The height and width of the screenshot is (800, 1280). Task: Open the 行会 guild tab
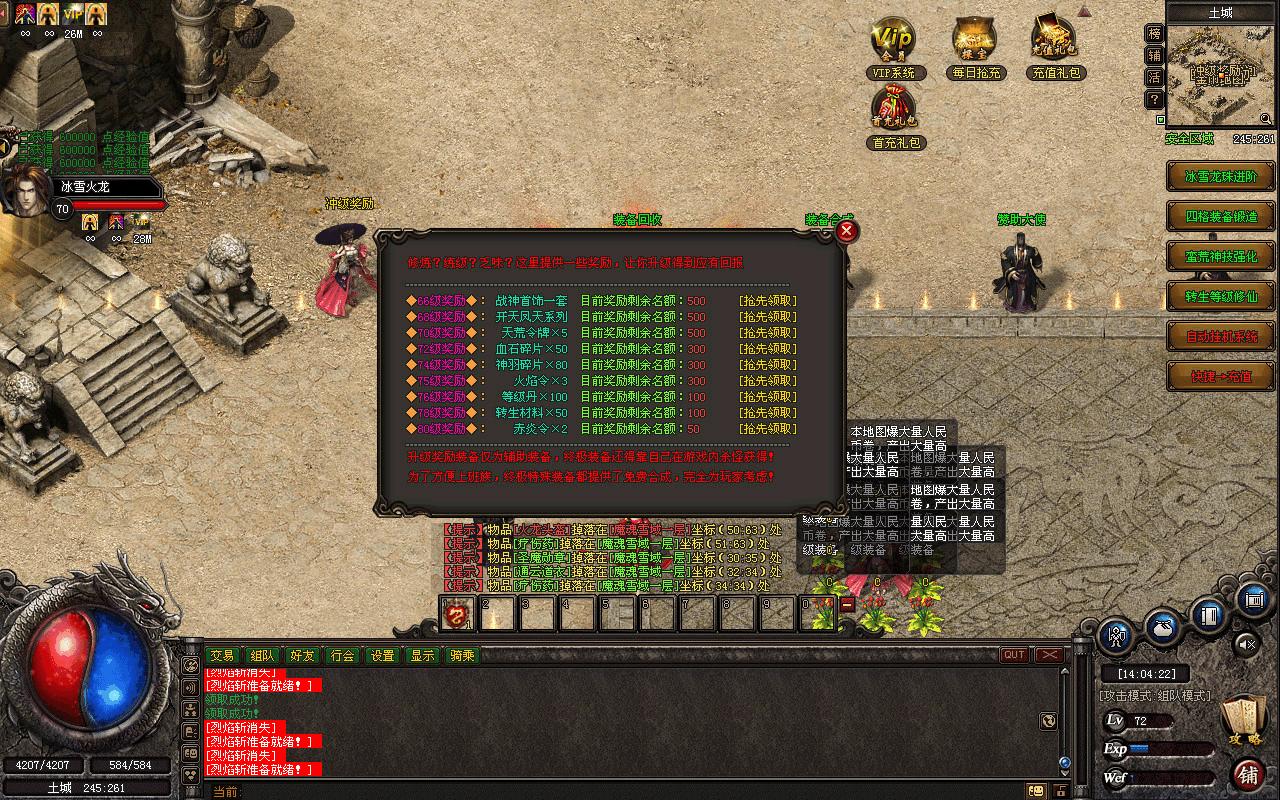(x=342, y=655)
